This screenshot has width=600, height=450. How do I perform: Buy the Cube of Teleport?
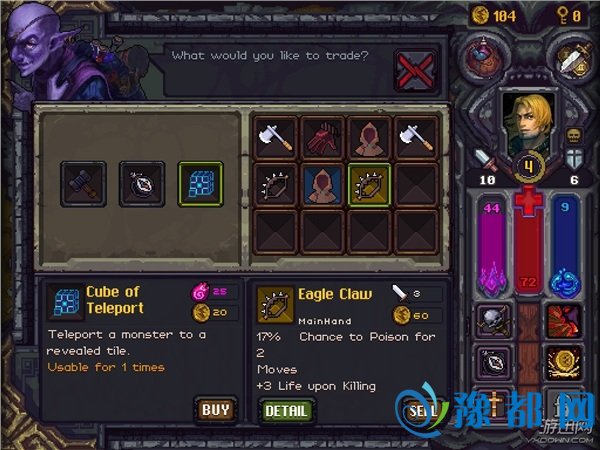click(215, 410)
